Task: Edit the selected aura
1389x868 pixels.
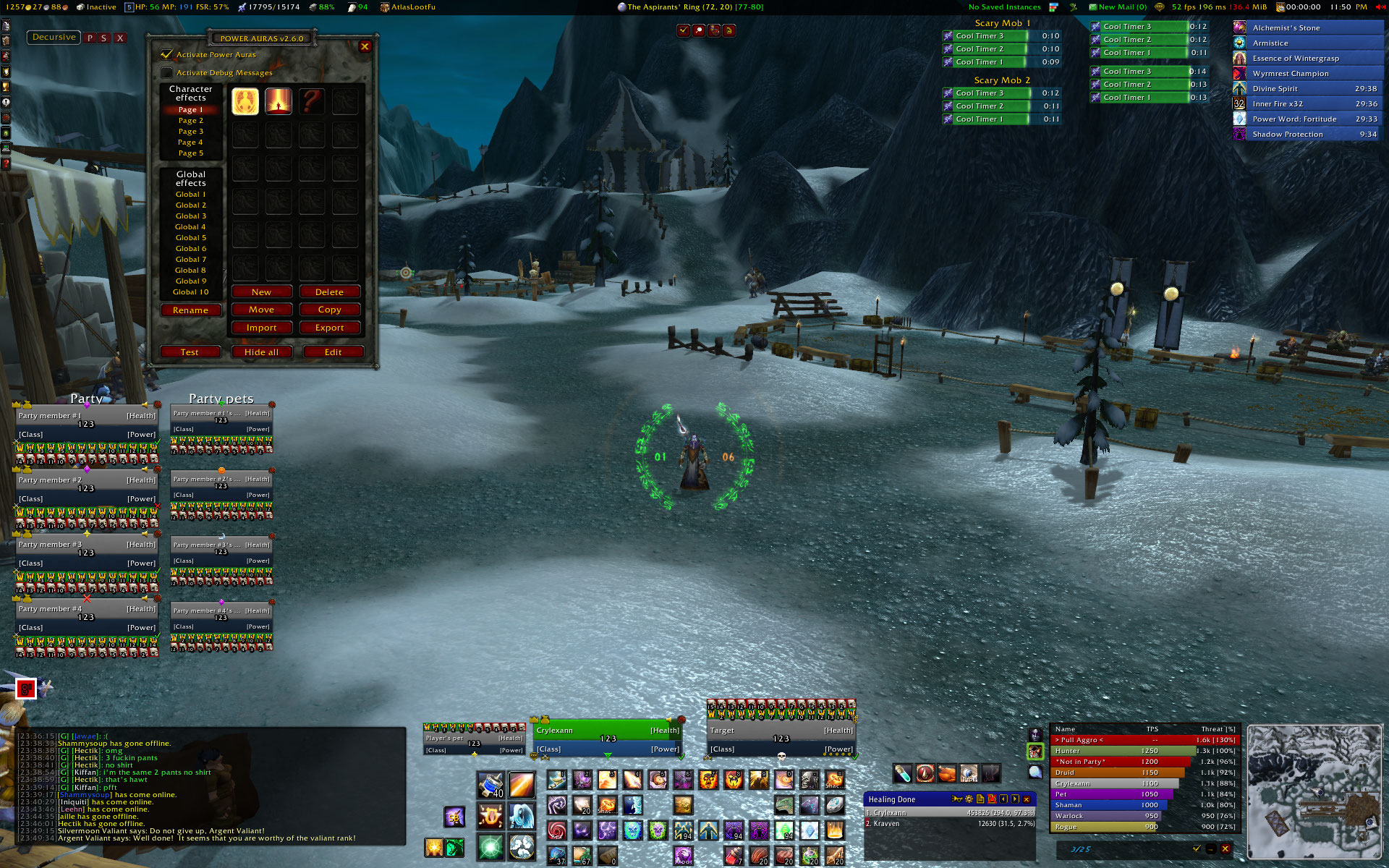Action: [x=333, y=352]
